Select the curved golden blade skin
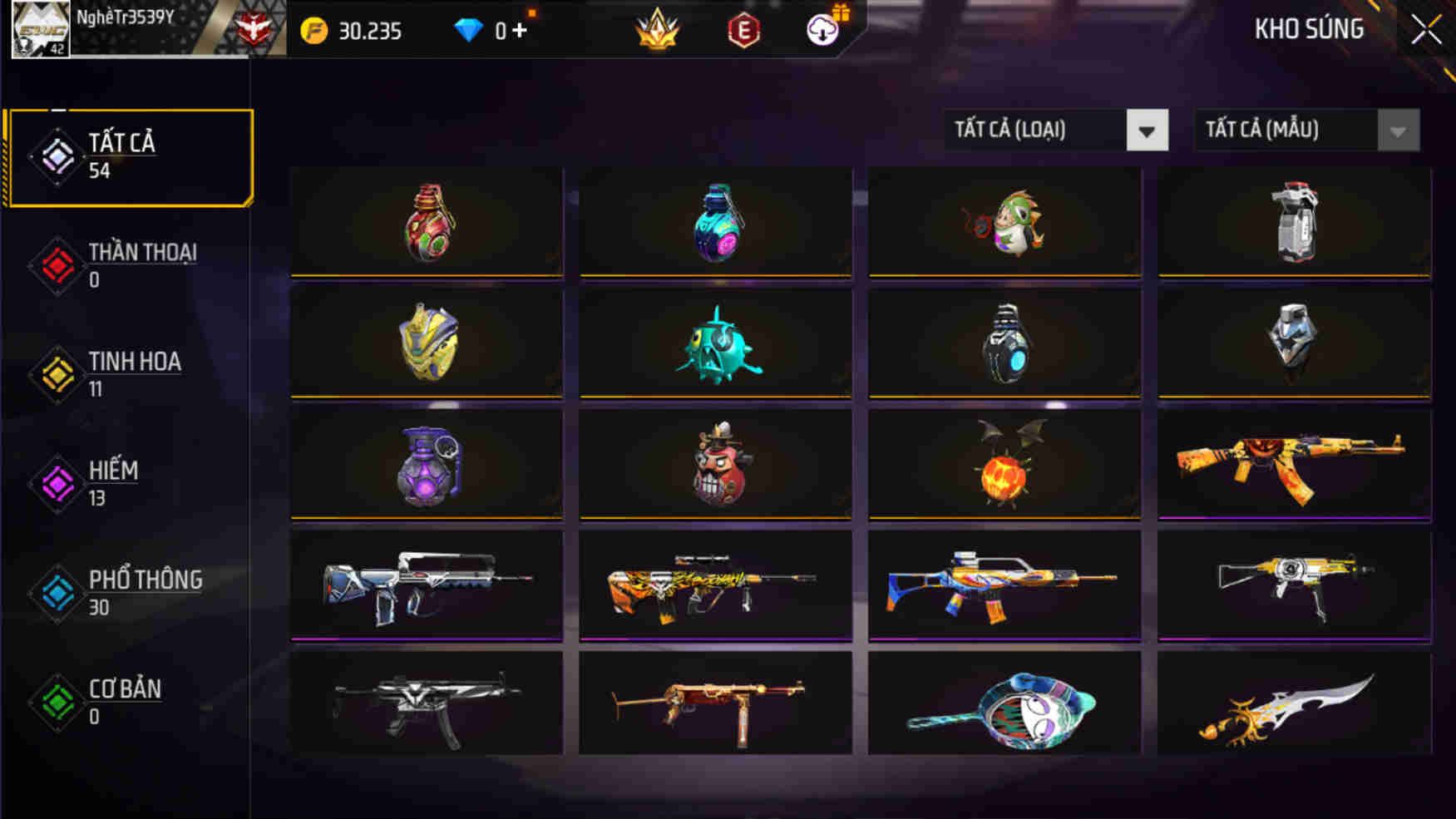Viewport: 1456px width, 819px height. click(x=1294, y=706)
